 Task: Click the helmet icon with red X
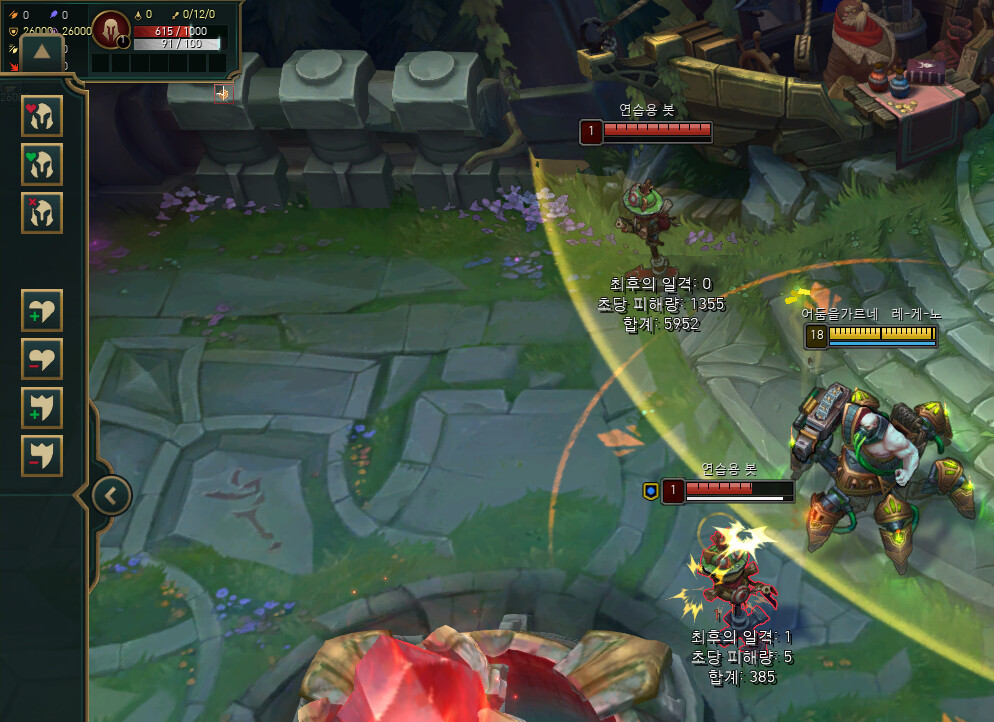click(x=42, y=212)
